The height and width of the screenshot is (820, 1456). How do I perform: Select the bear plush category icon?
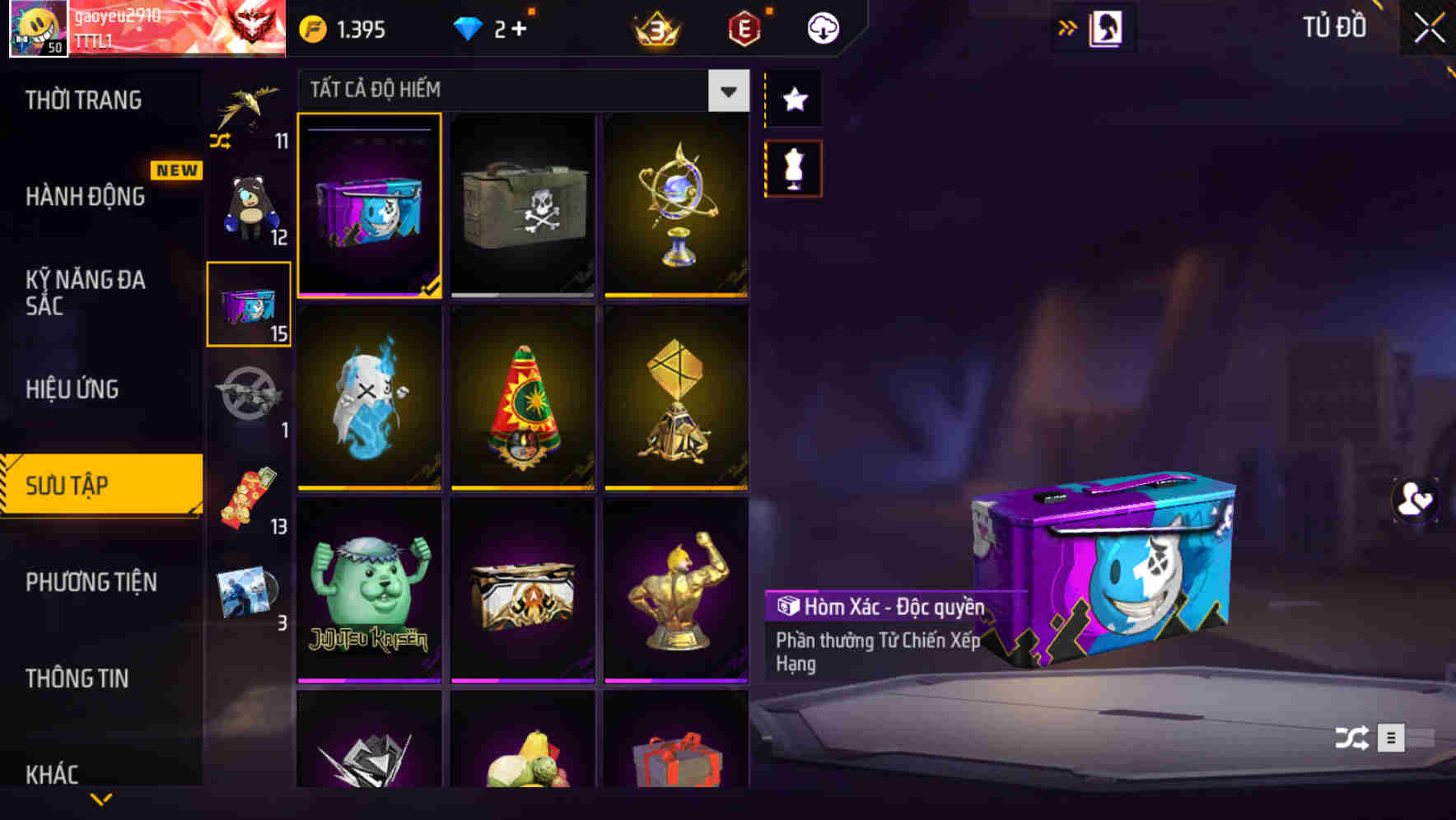247,206
